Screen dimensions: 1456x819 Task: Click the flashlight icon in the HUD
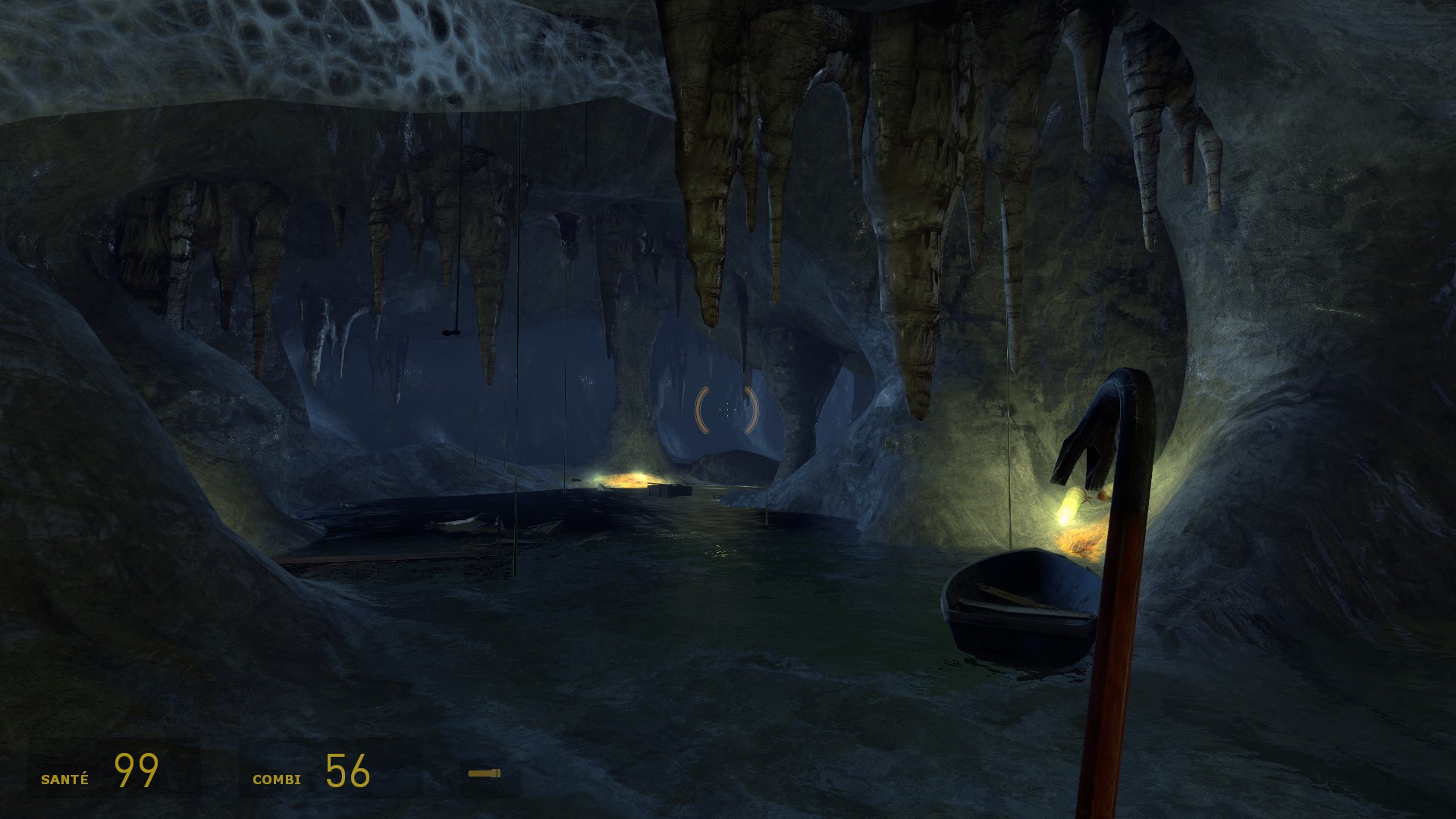pyautogui.click(x=485, y=773)
